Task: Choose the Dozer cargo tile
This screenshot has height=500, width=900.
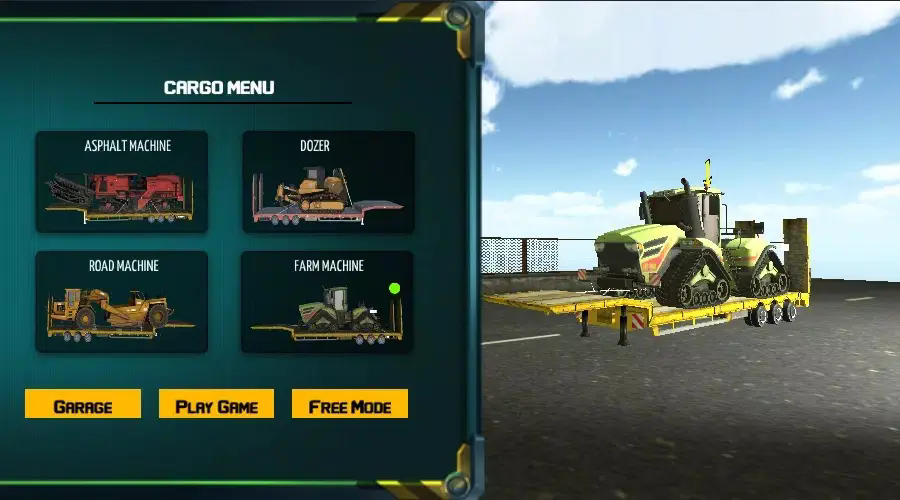Action: click(328, 182)
